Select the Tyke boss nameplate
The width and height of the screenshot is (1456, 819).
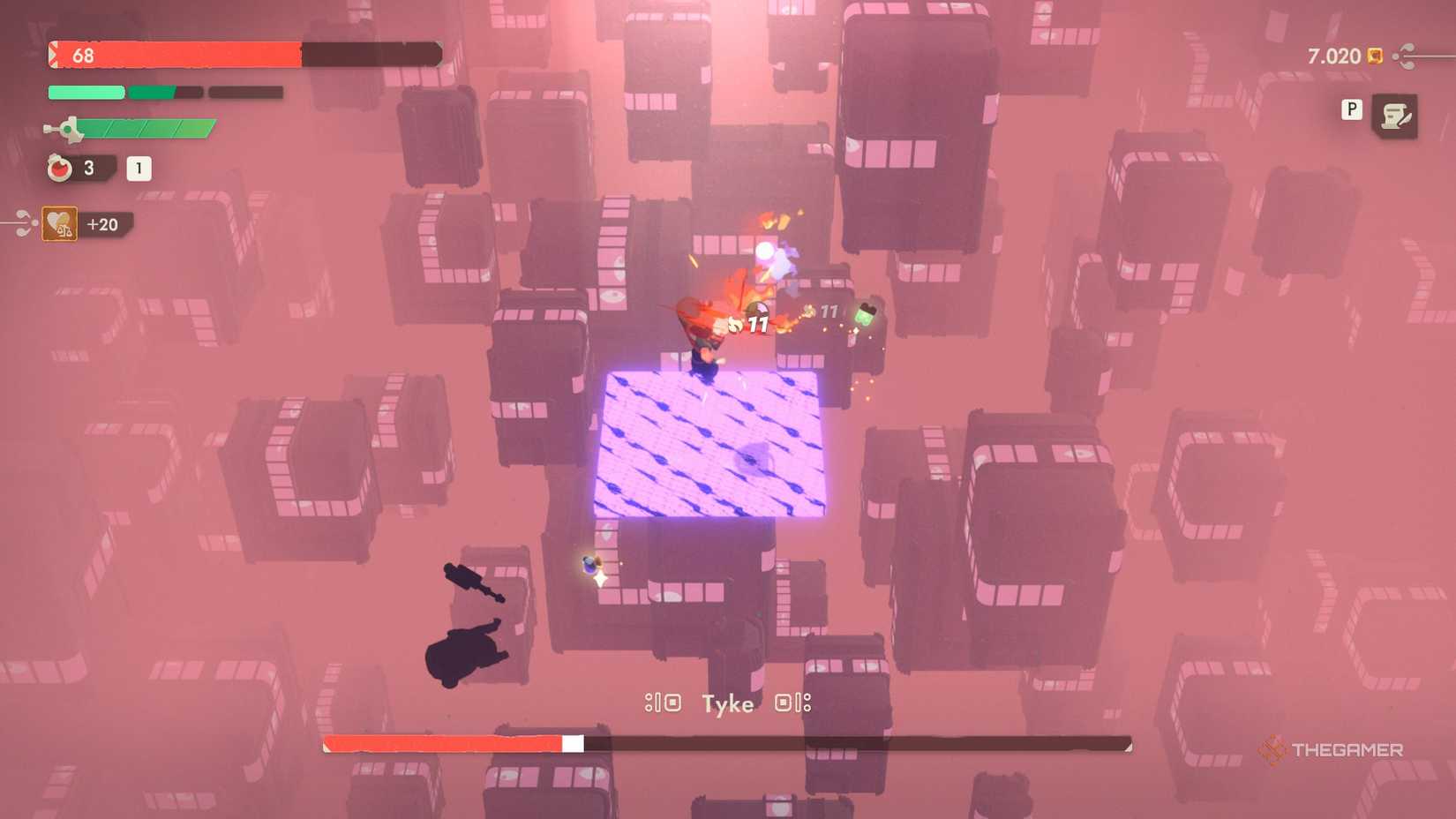click(727, 703)
